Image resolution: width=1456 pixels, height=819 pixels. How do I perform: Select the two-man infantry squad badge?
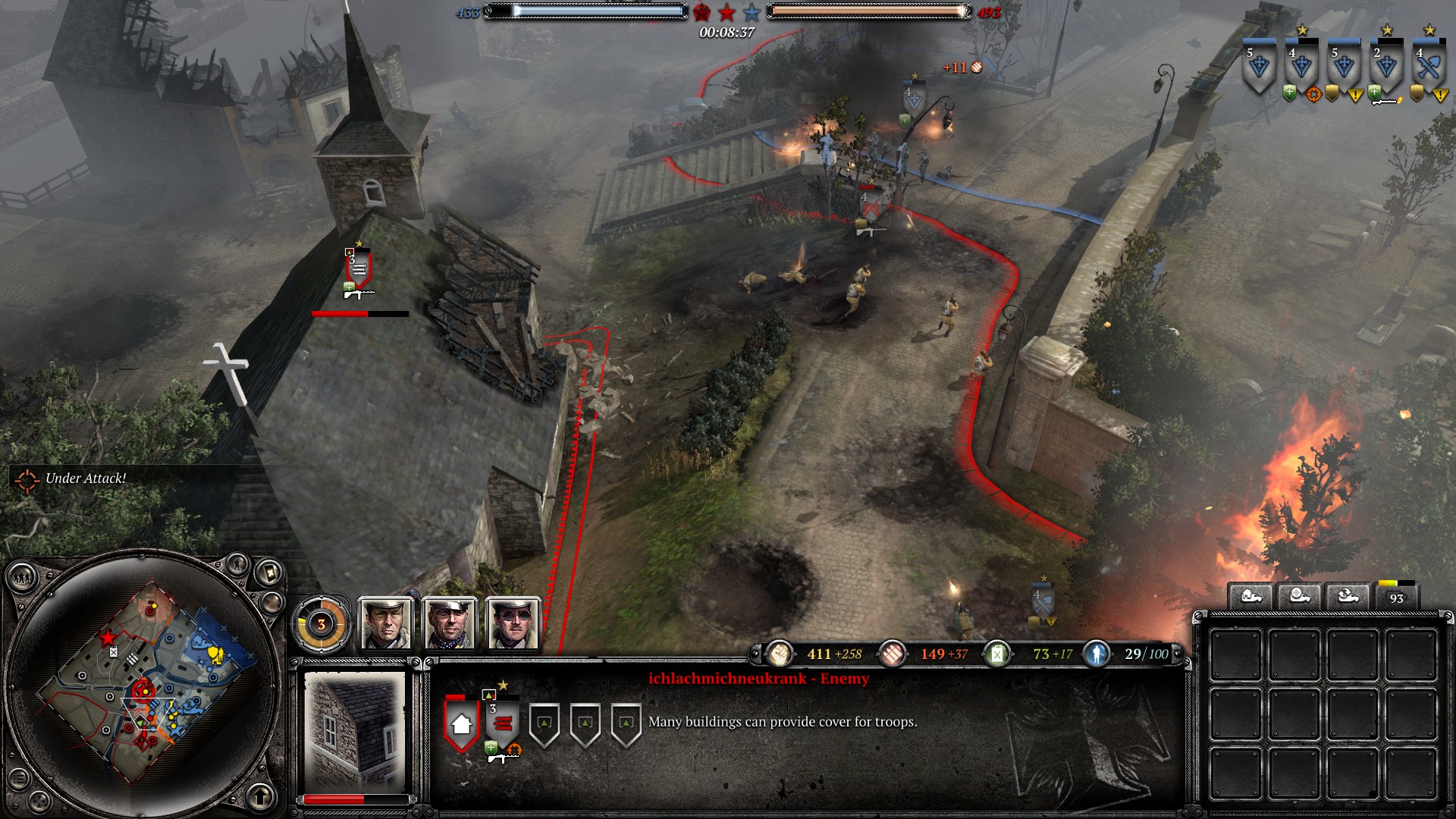pos(1386,68)
